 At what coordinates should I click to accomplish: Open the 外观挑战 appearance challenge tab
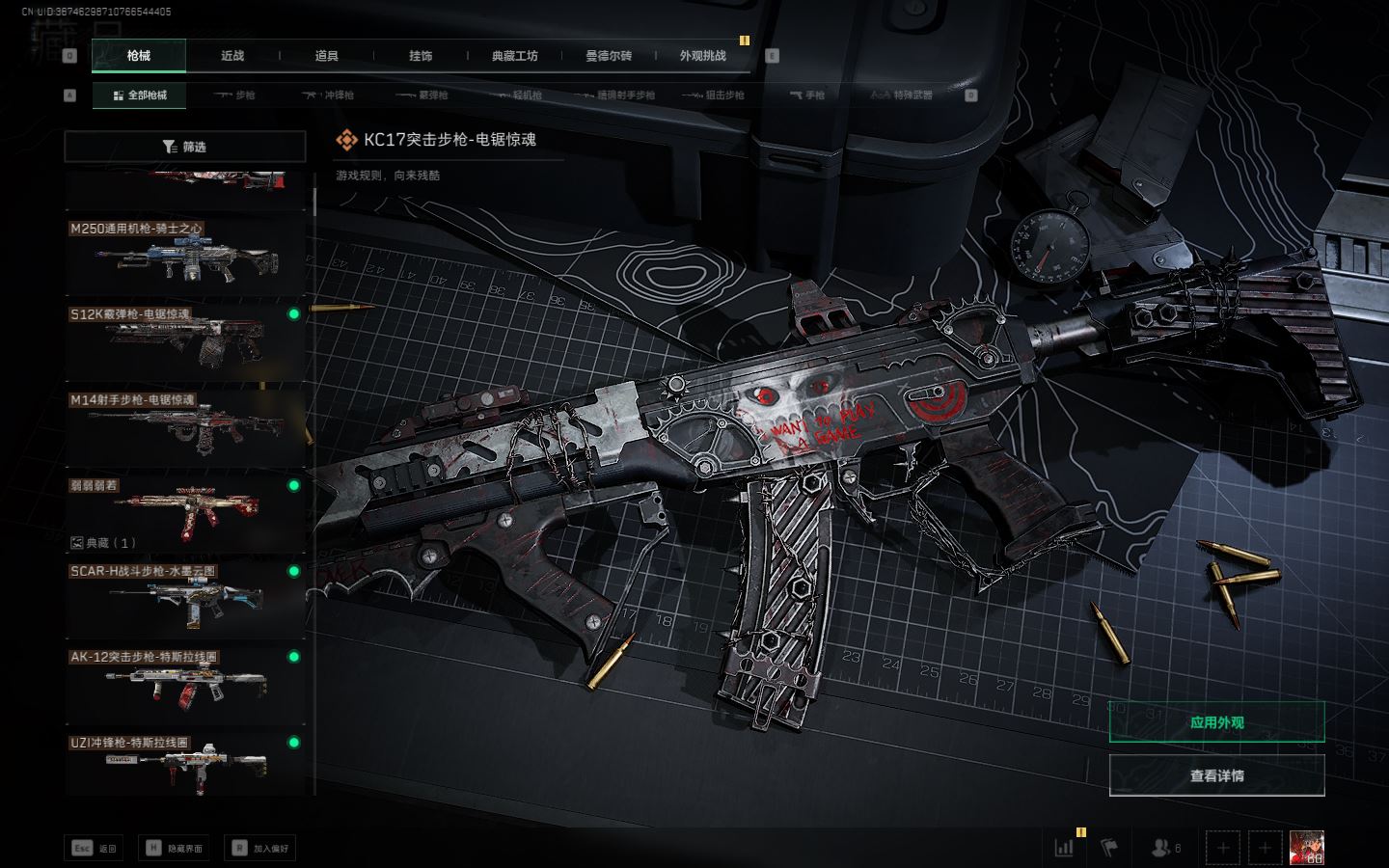(702, 56)
